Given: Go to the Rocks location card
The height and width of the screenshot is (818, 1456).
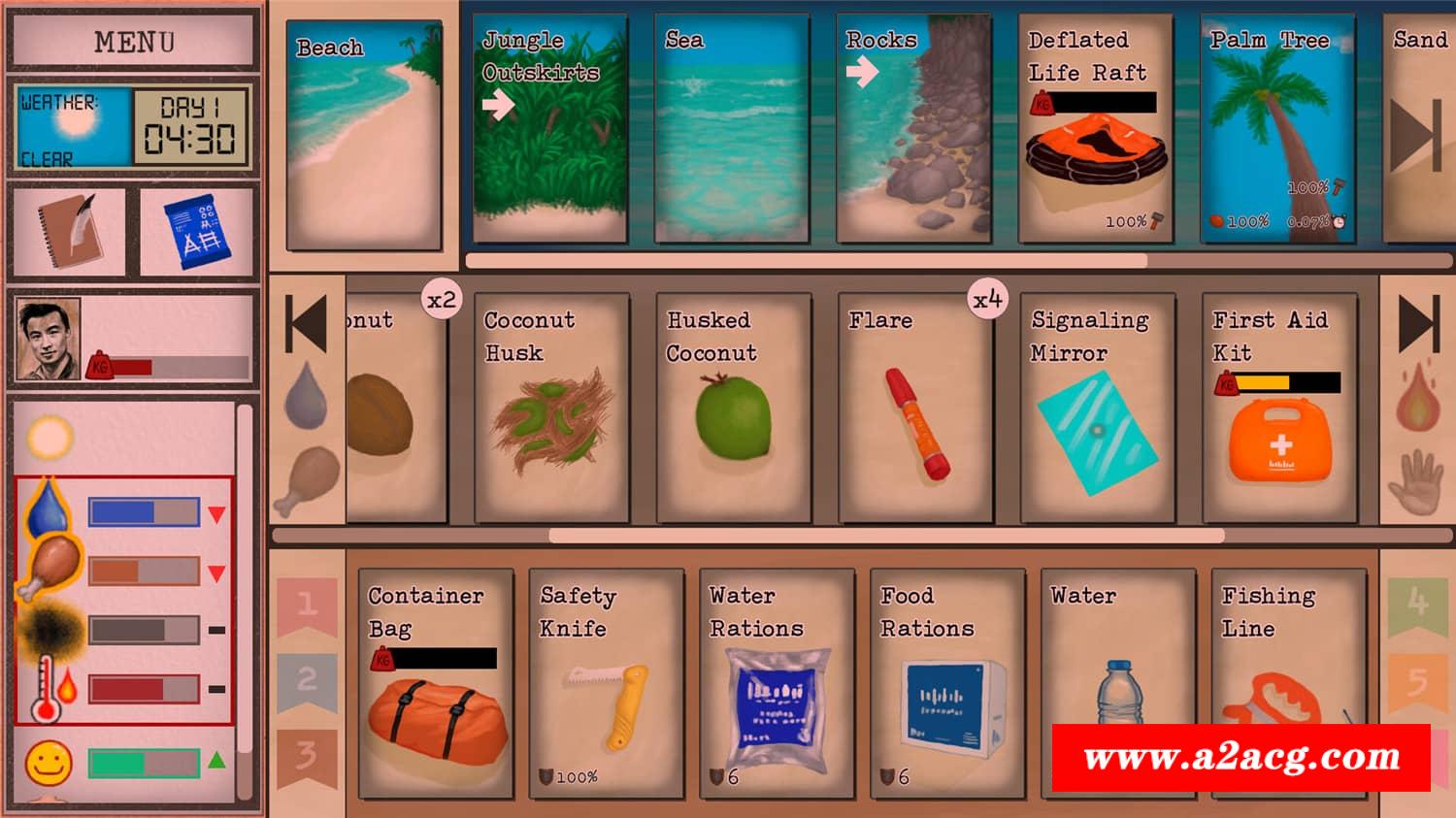Looking at the screenshot, I should pos(913,128).
